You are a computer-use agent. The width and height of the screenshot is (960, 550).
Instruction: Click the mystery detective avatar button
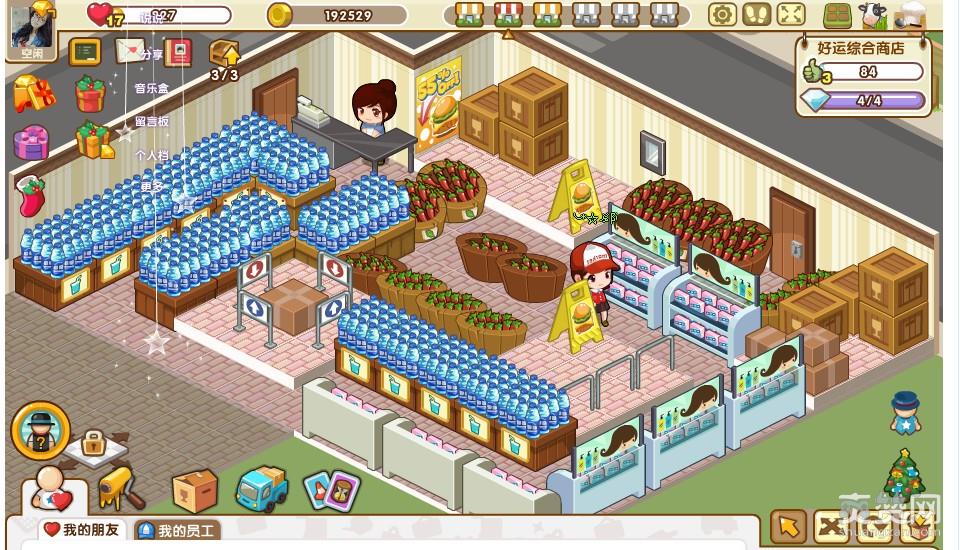(41, 429)
